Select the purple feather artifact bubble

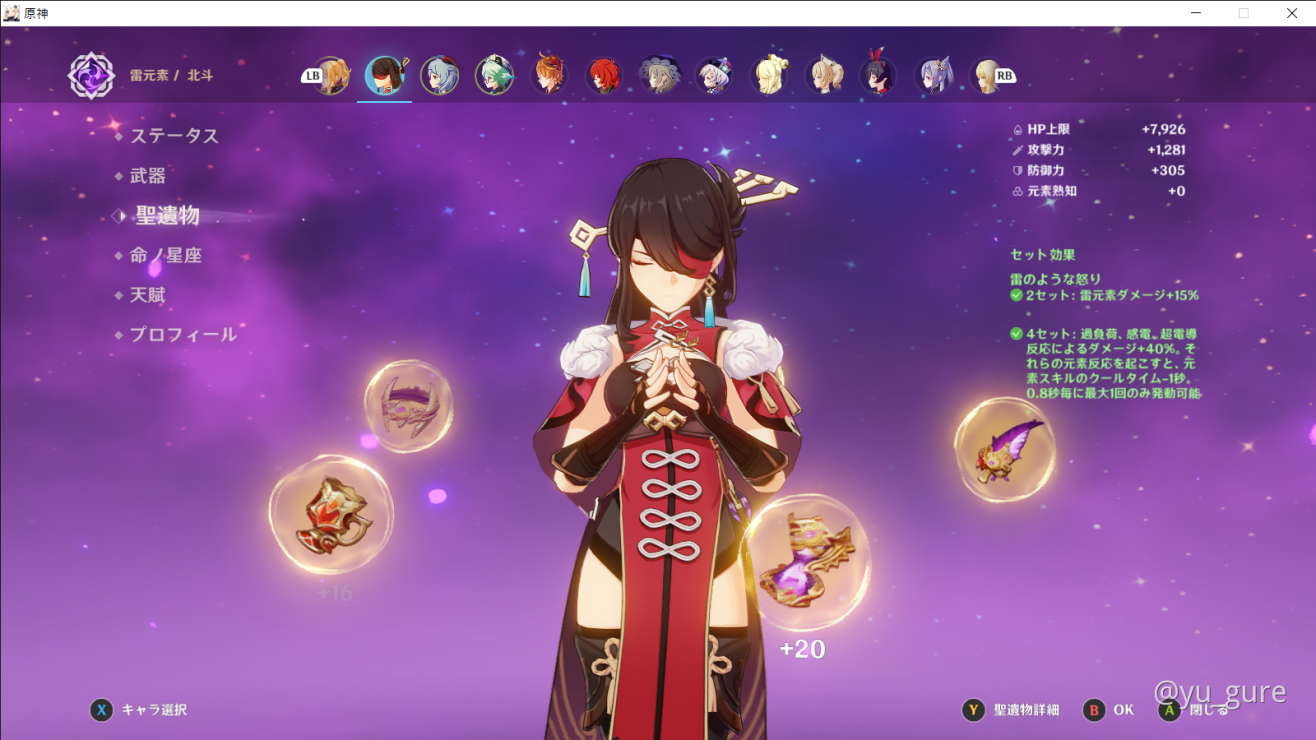(x=1005, y=450)
